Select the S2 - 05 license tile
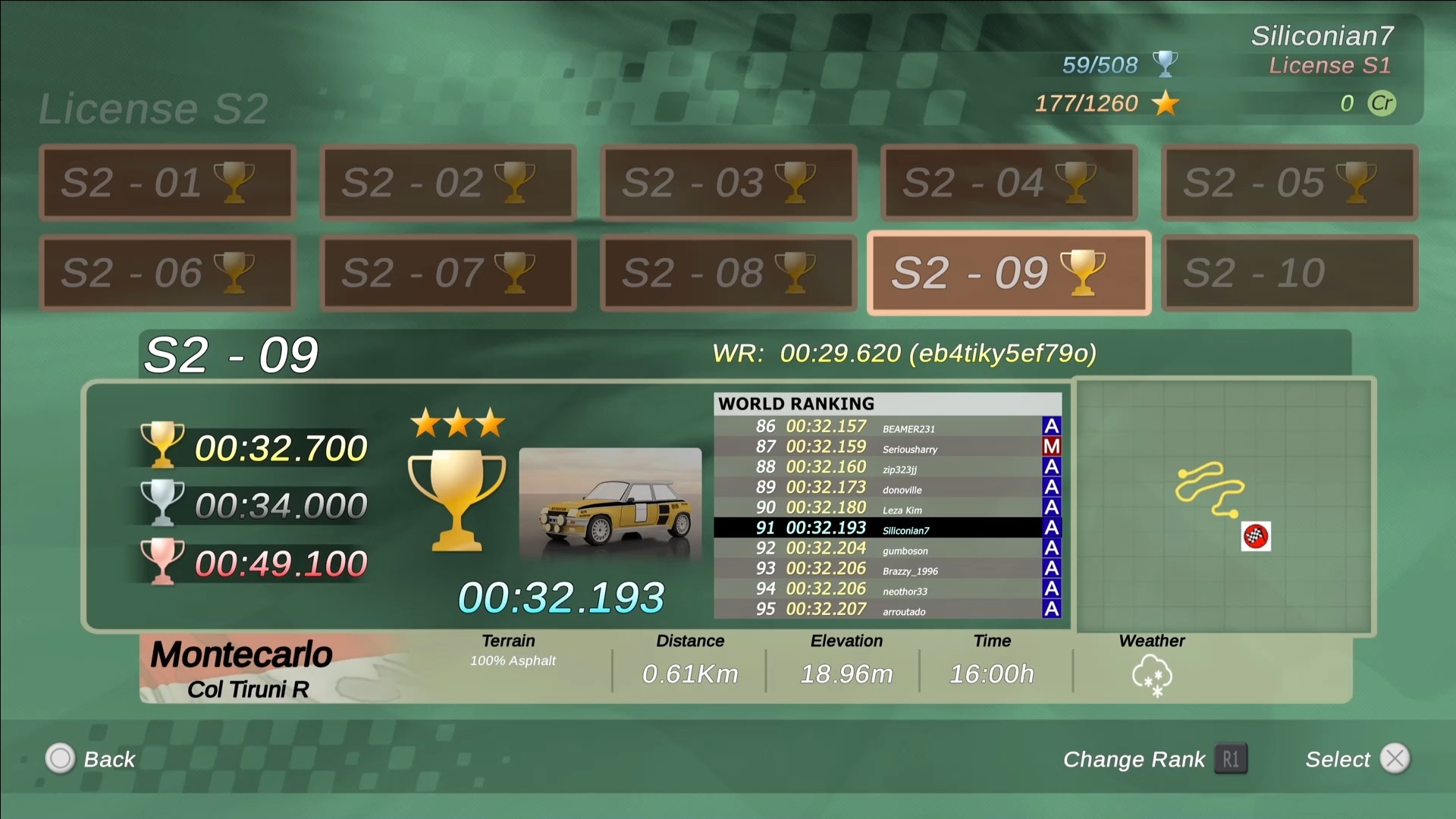This screenshot has width=1456, height=819. coord(1290,183)
